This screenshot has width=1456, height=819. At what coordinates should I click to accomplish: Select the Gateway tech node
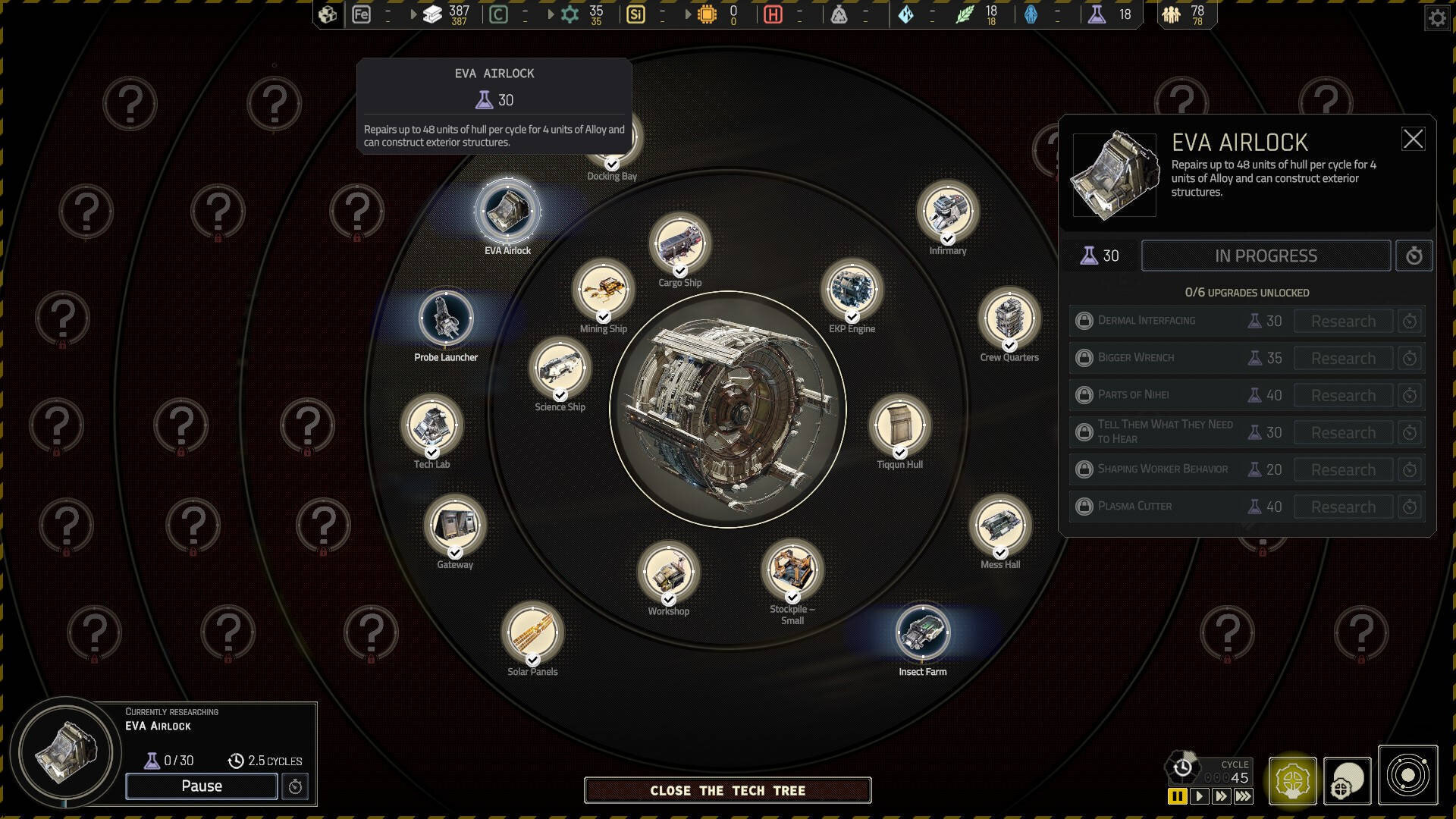[455, 526]
